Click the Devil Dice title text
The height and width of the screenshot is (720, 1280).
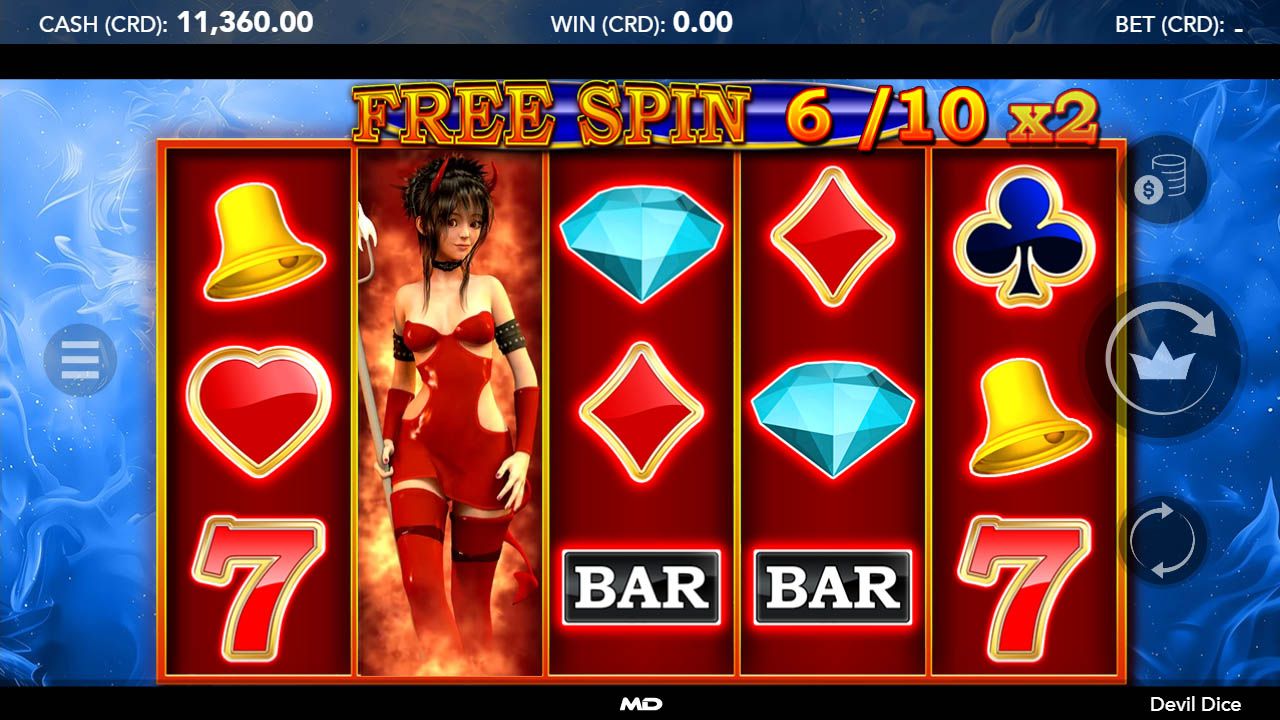click(x=1199, y=703)
